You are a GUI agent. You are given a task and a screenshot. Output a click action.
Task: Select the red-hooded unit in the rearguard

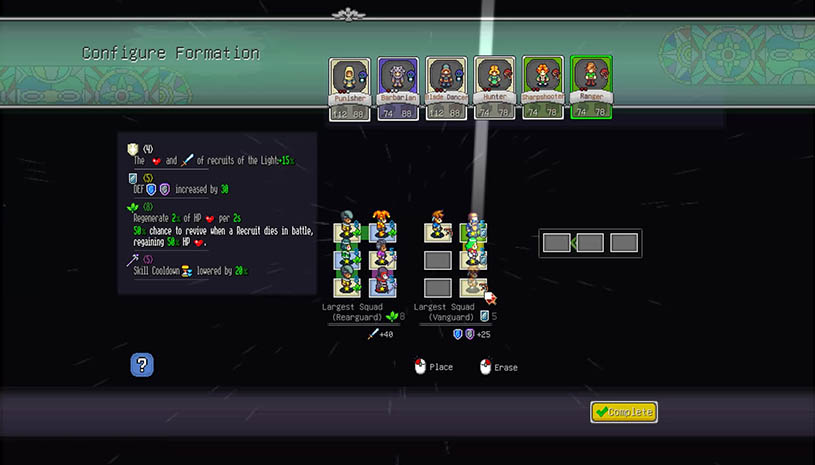click(382, 284)
